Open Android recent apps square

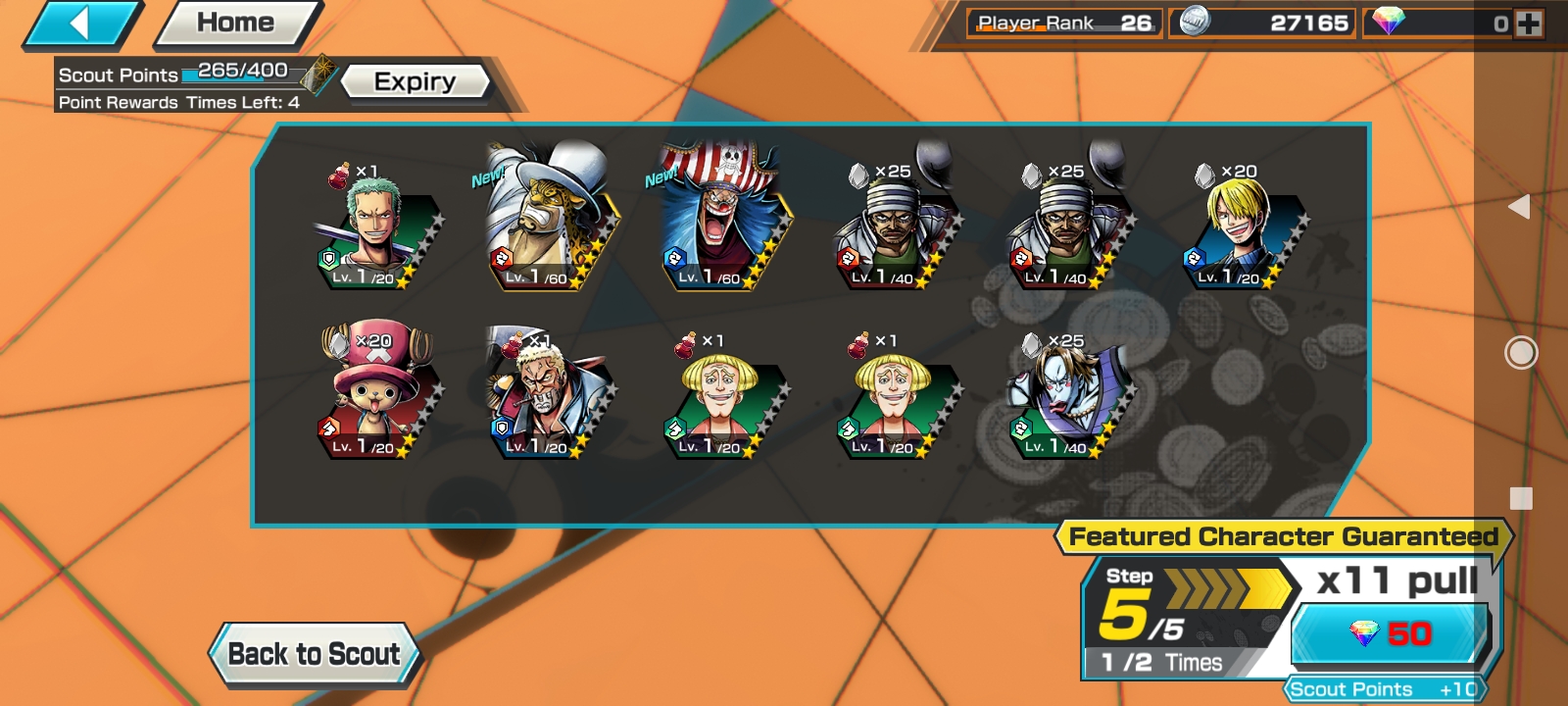pos(1521,498)
